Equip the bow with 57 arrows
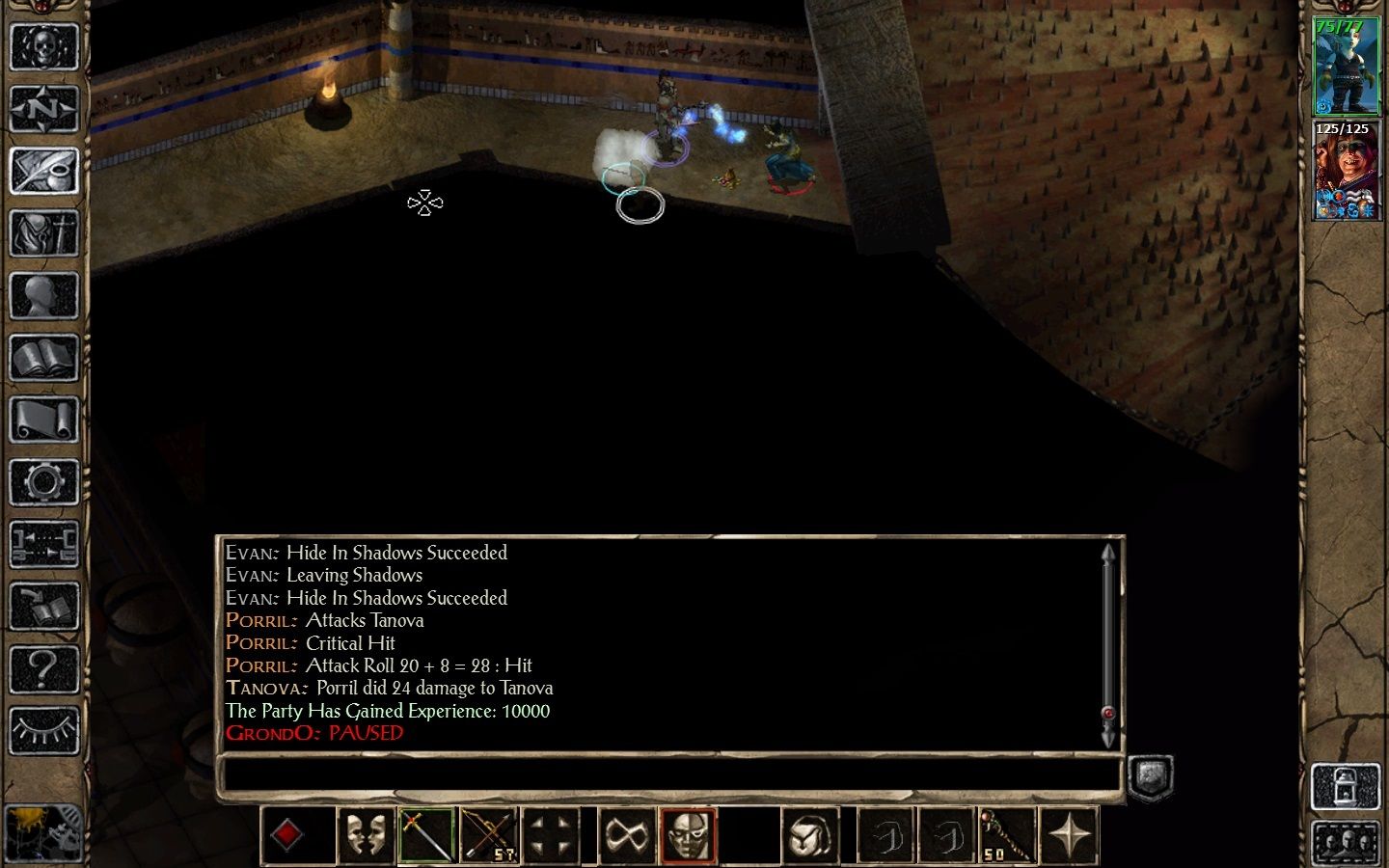This screenshot has width=1389, height=868. [489, 835]
